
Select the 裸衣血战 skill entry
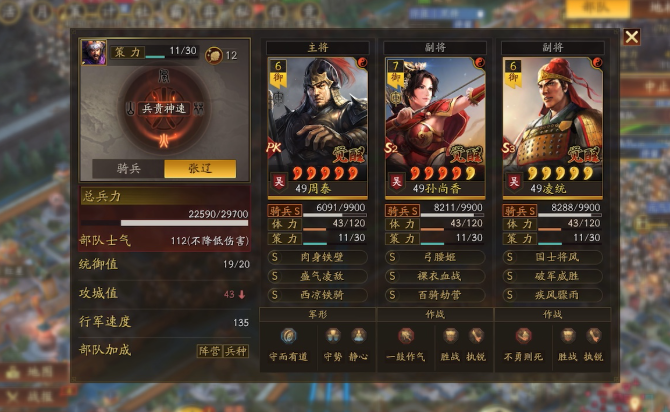(x=436, y=276)
